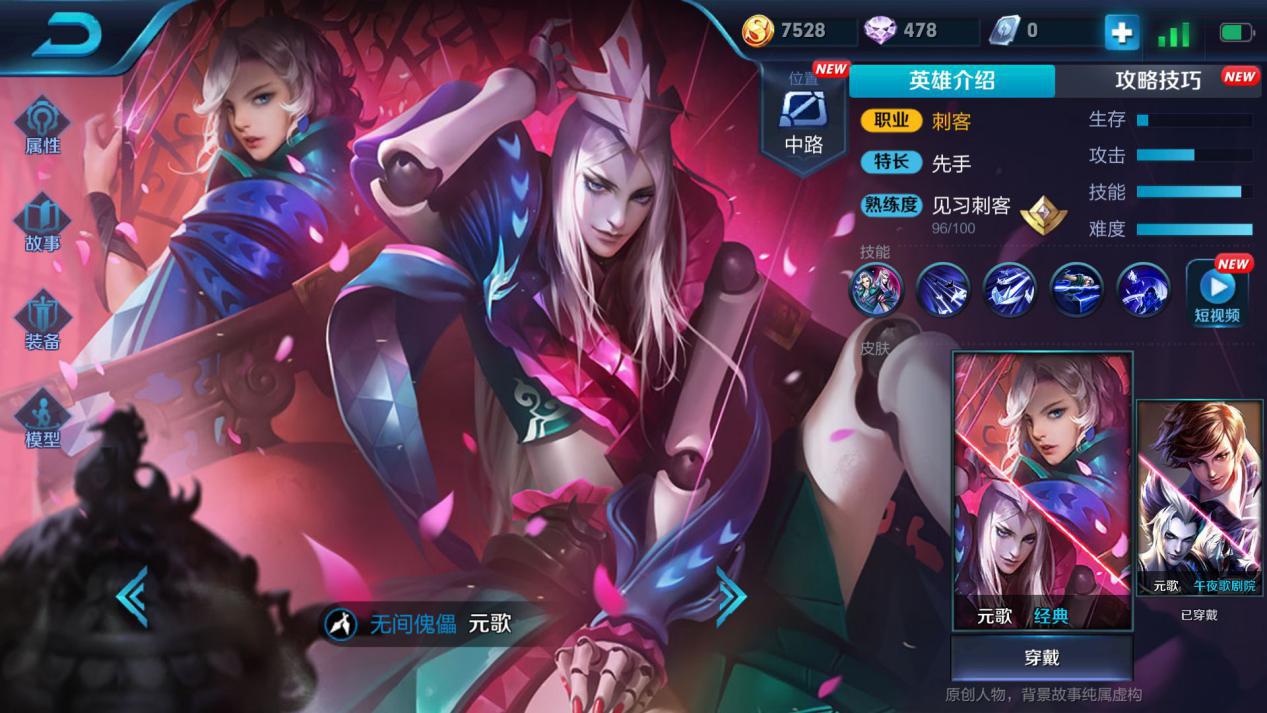1267x713 pixels.
Task: View the 模型 hero model
Action: [43, 420]
